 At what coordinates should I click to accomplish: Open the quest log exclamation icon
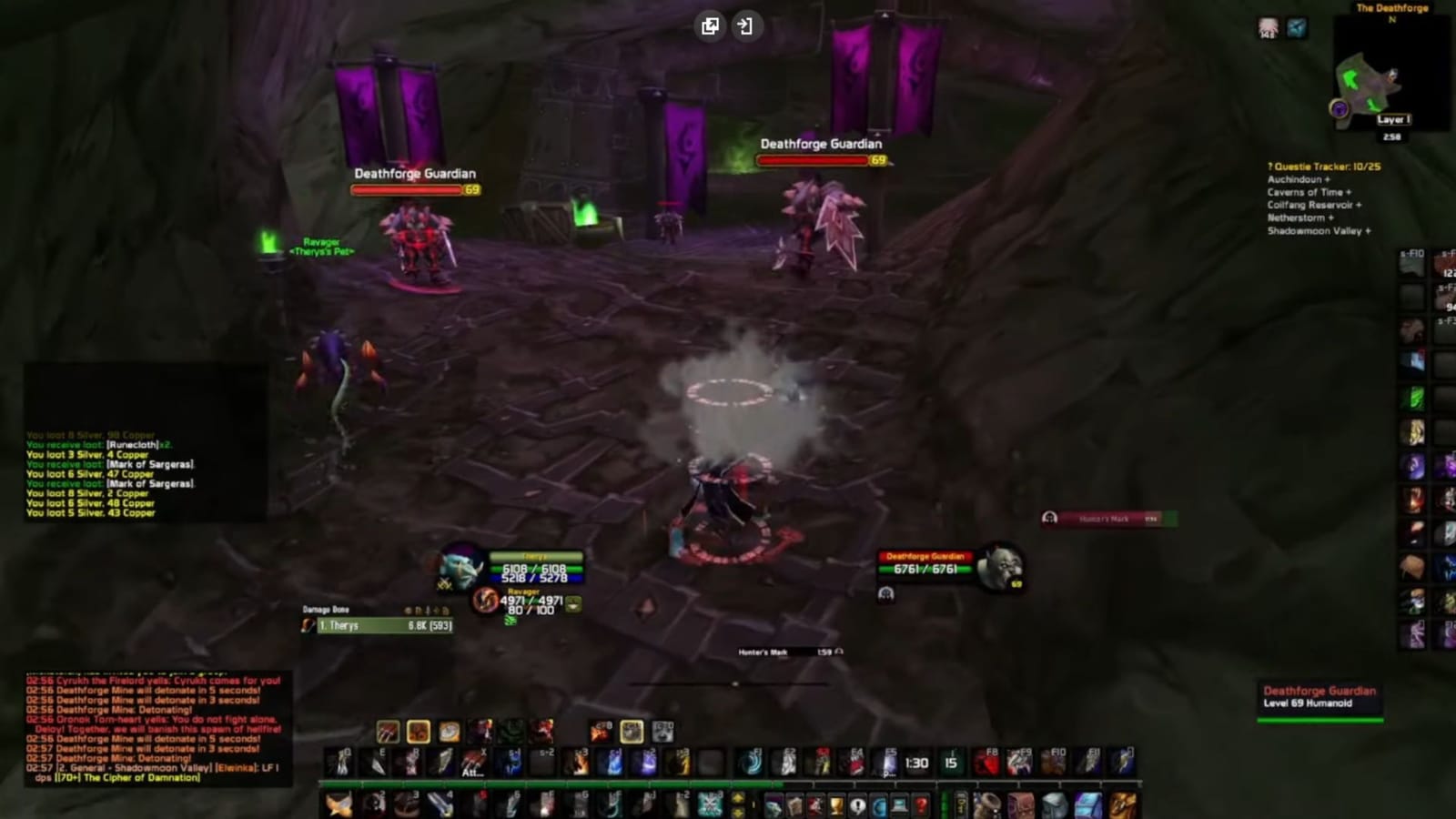[858, 804]
